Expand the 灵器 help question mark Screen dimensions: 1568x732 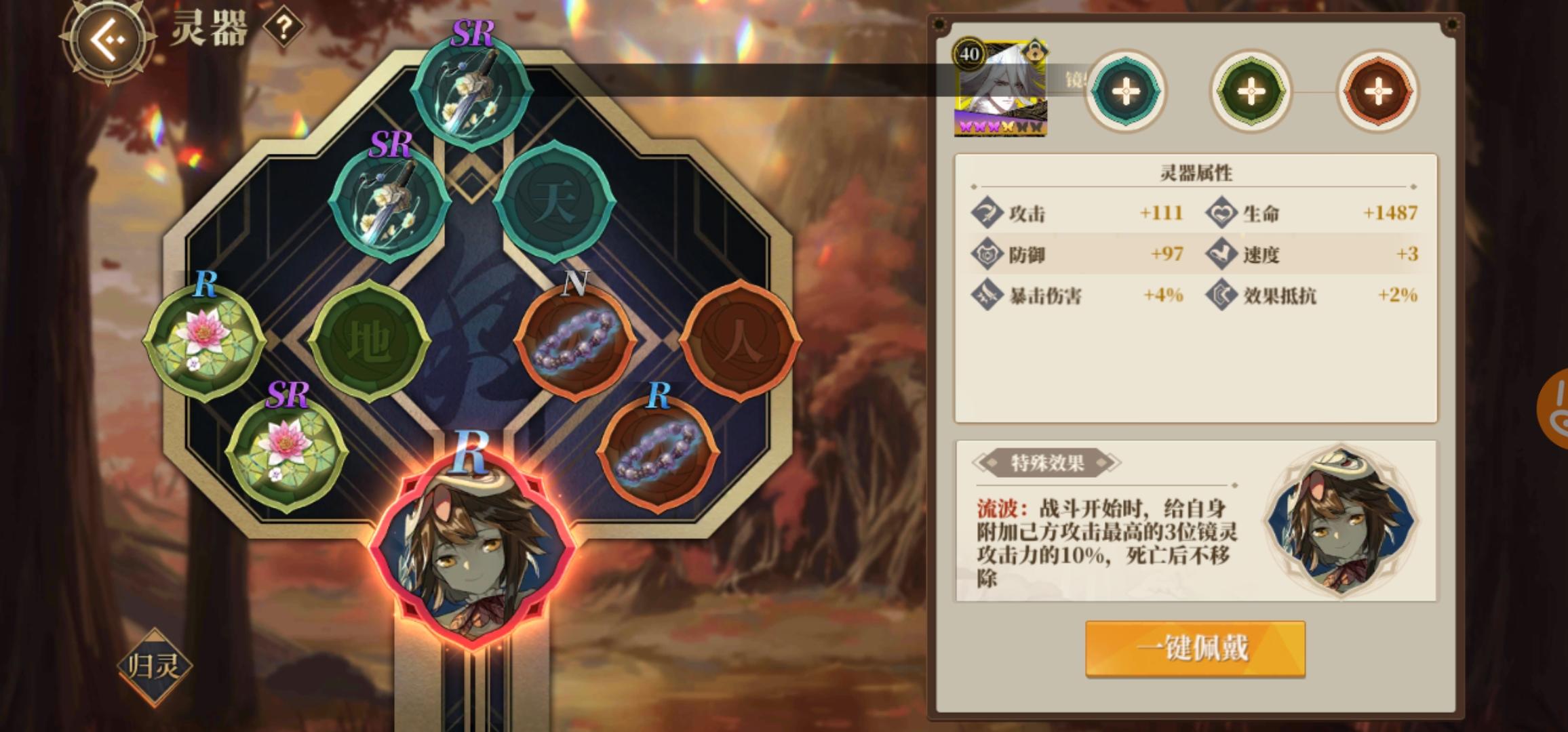286,28
